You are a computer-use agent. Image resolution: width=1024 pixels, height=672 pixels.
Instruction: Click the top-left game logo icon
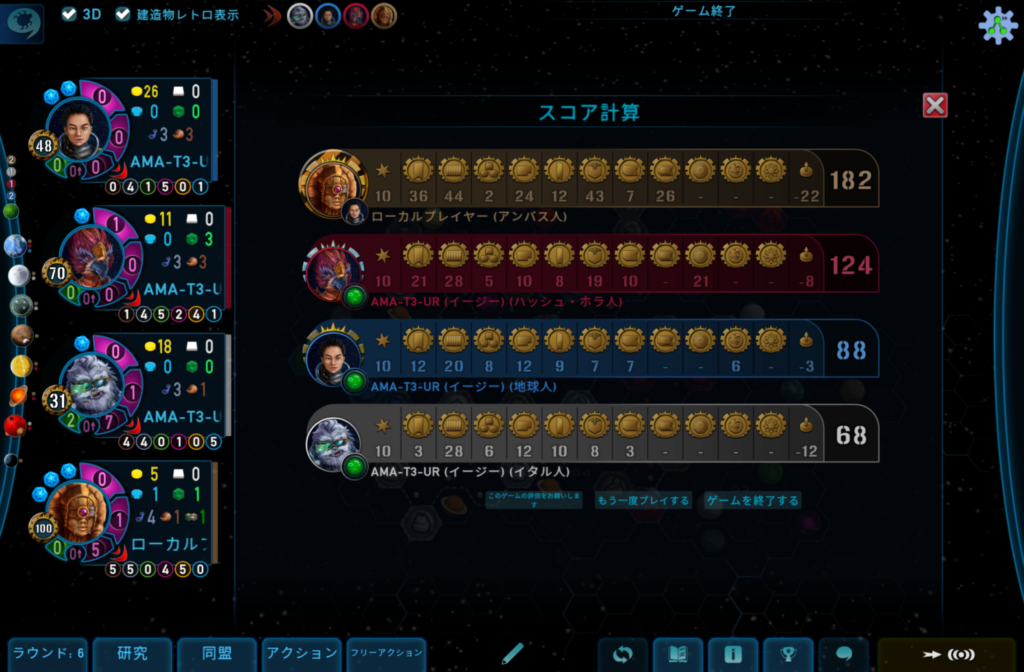point(24,22)
